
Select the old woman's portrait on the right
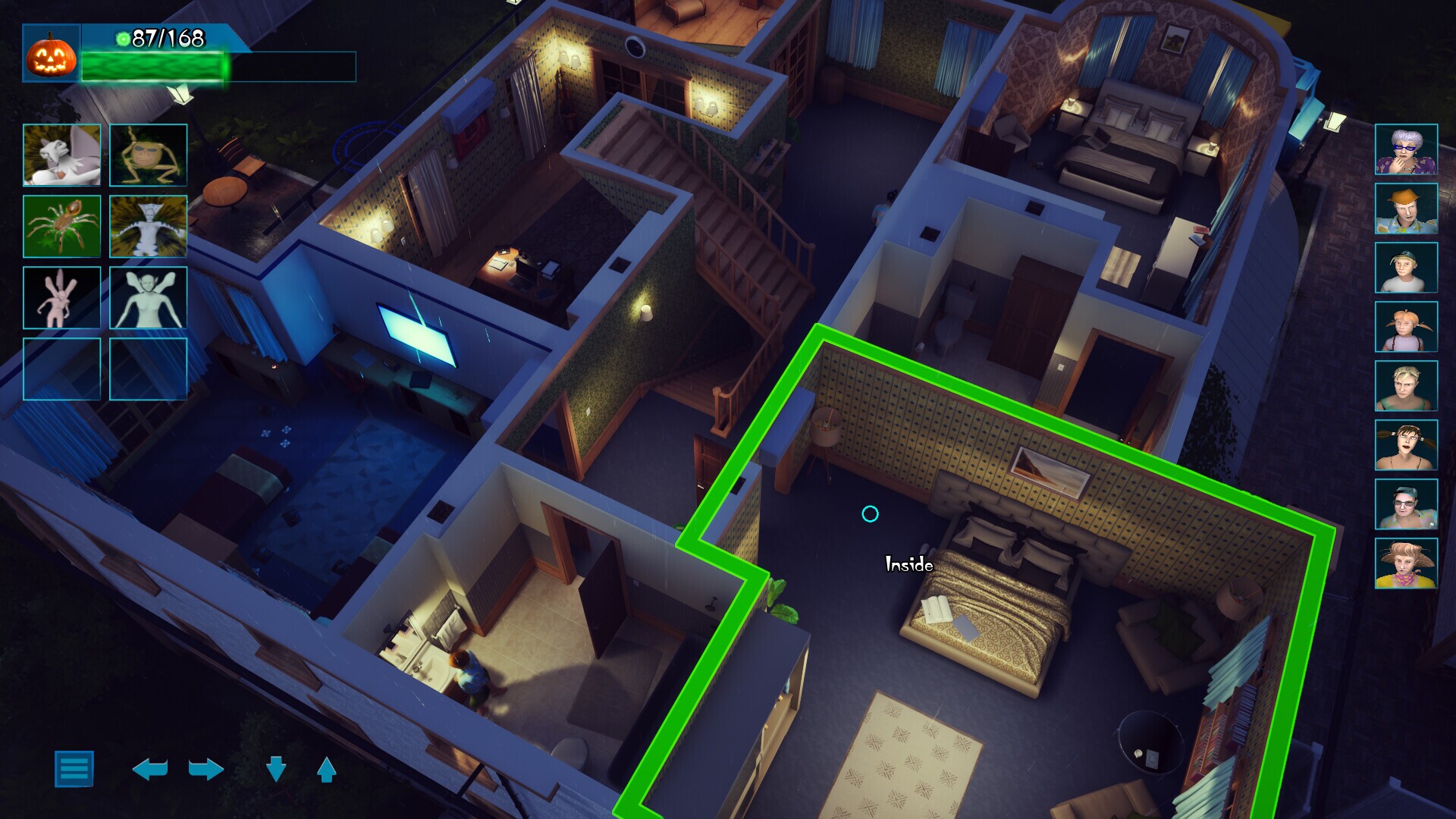1406,149
